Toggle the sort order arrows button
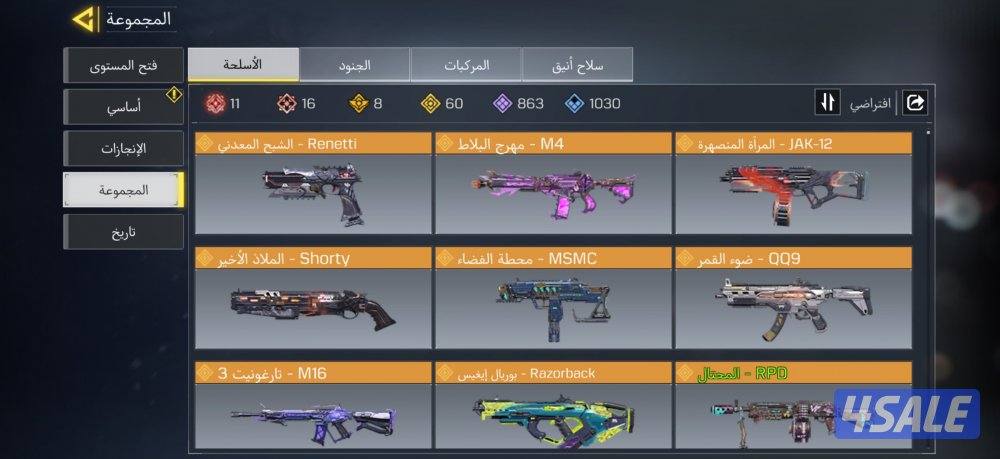The height and width of the screenshot is (459, 1000). 828,103
